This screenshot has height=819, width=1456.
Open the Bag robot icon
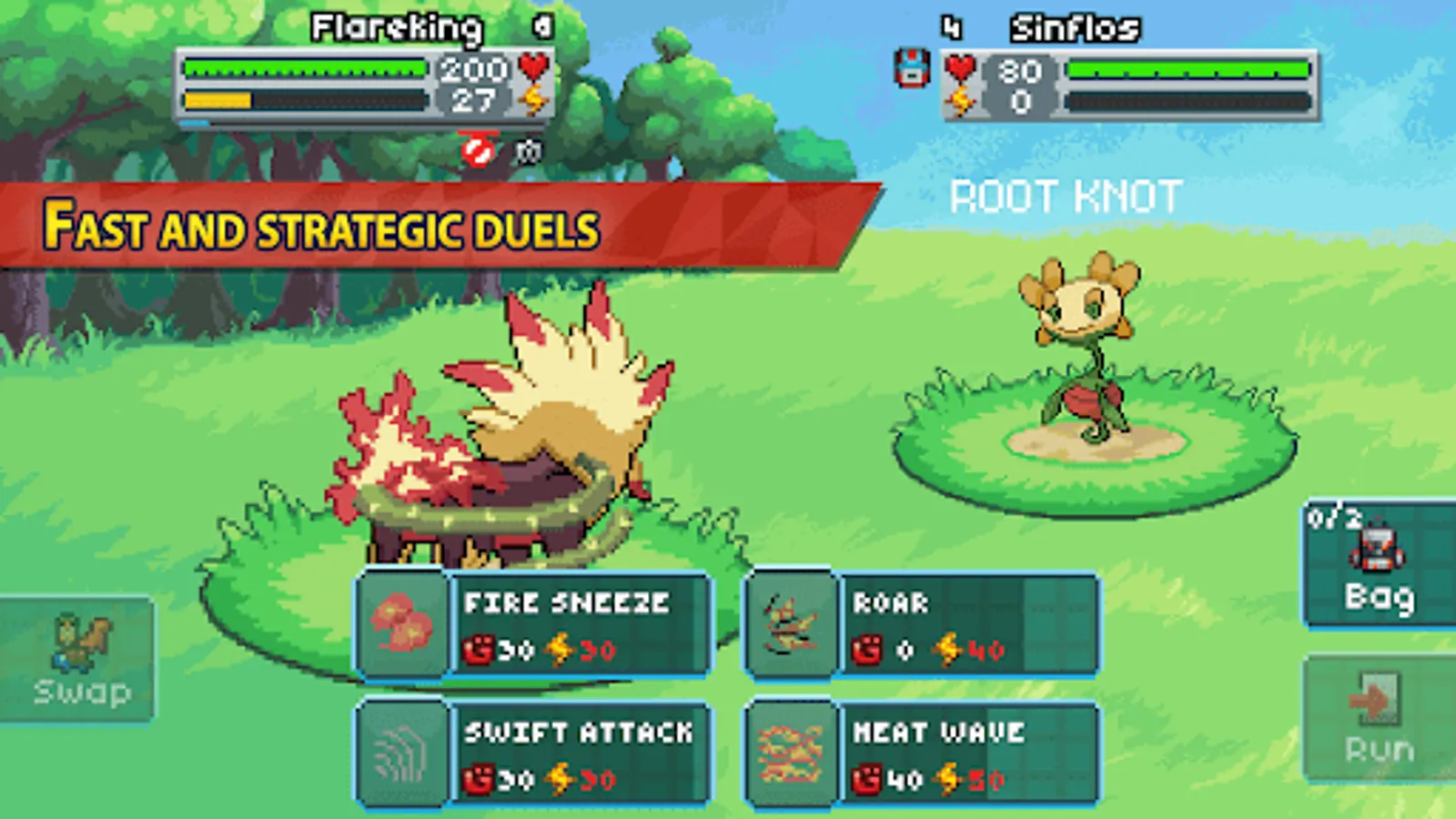pyautogui.click(x=1376, y=551)
